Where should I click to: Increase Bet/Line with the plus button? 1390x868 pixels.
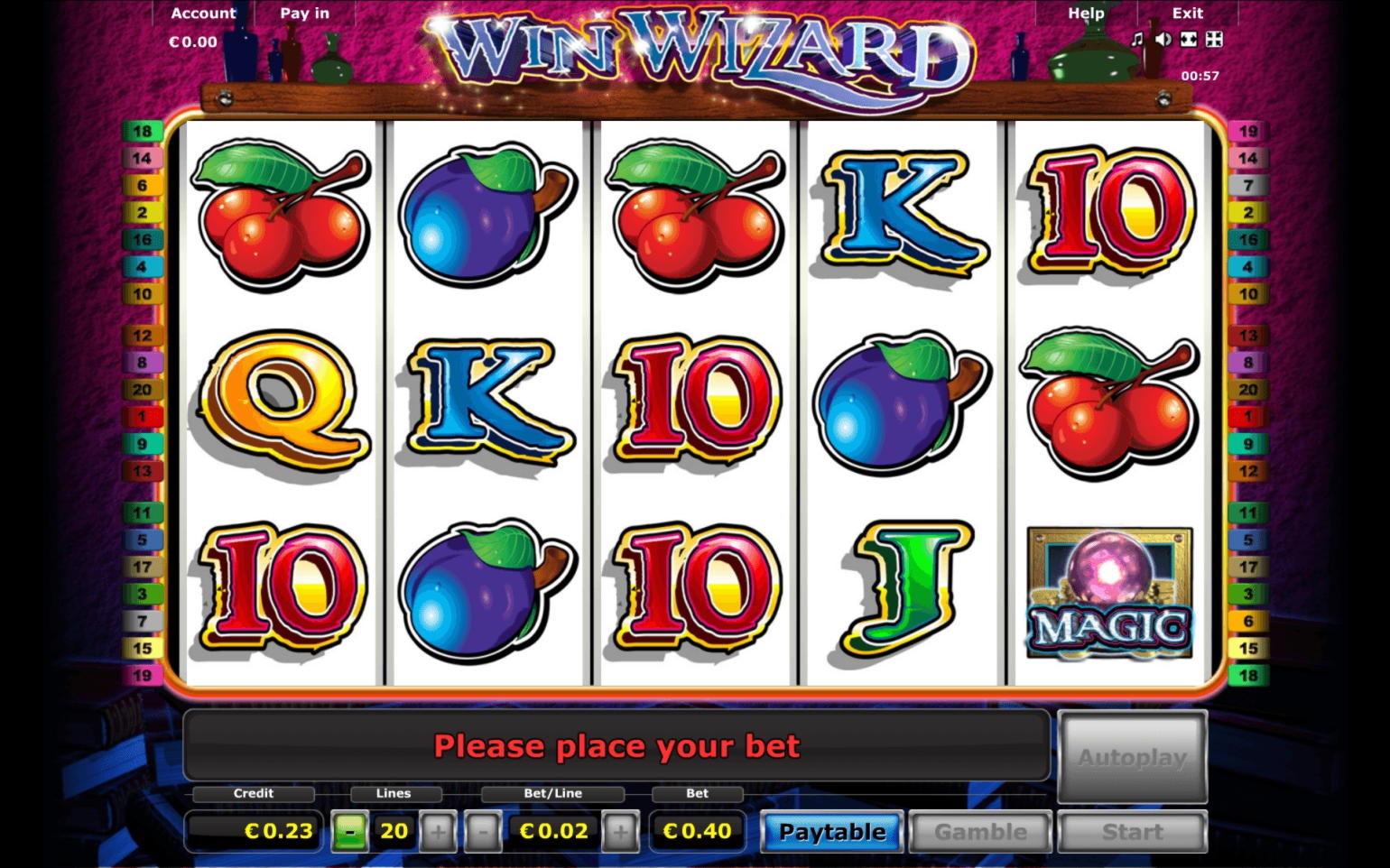(620, 830)
